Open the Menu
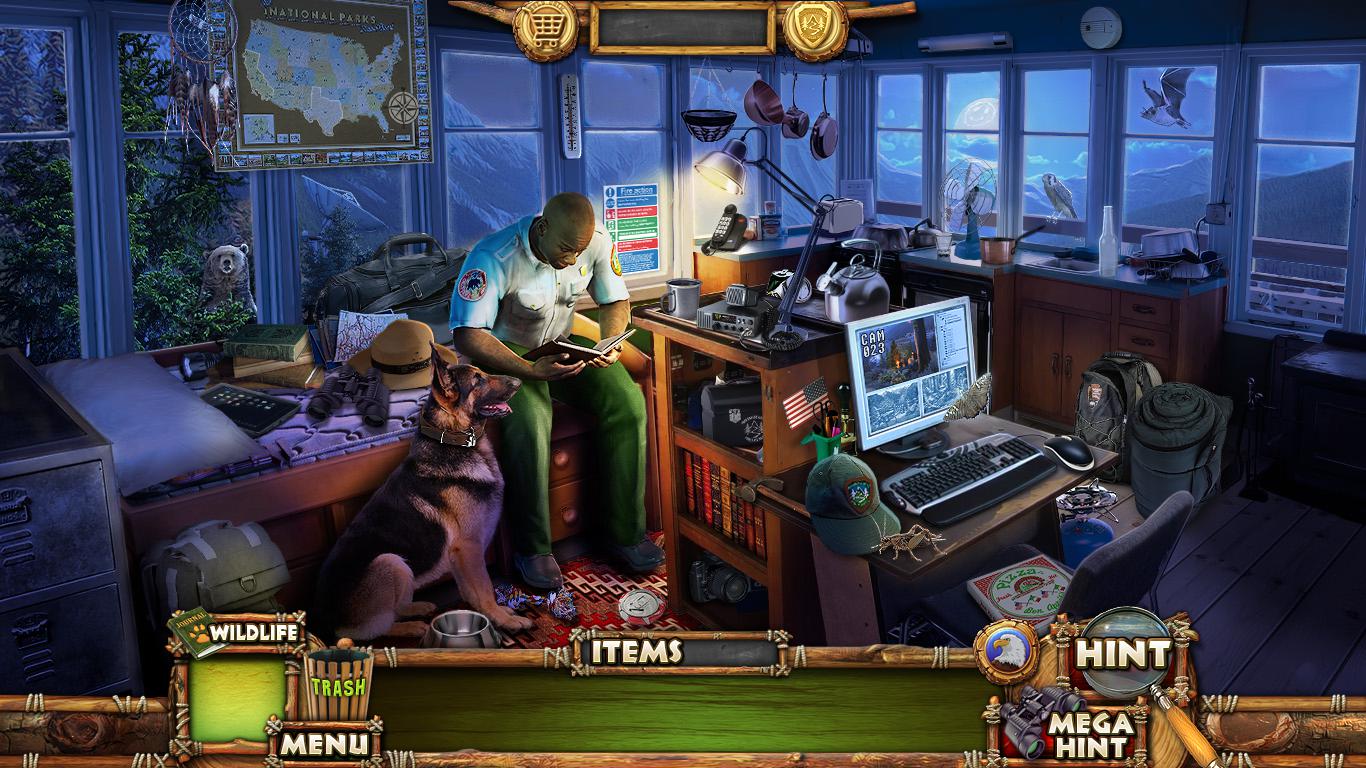Image resolution: width=1366 pixels, height=768 pixels. click(x=323, y=743)
